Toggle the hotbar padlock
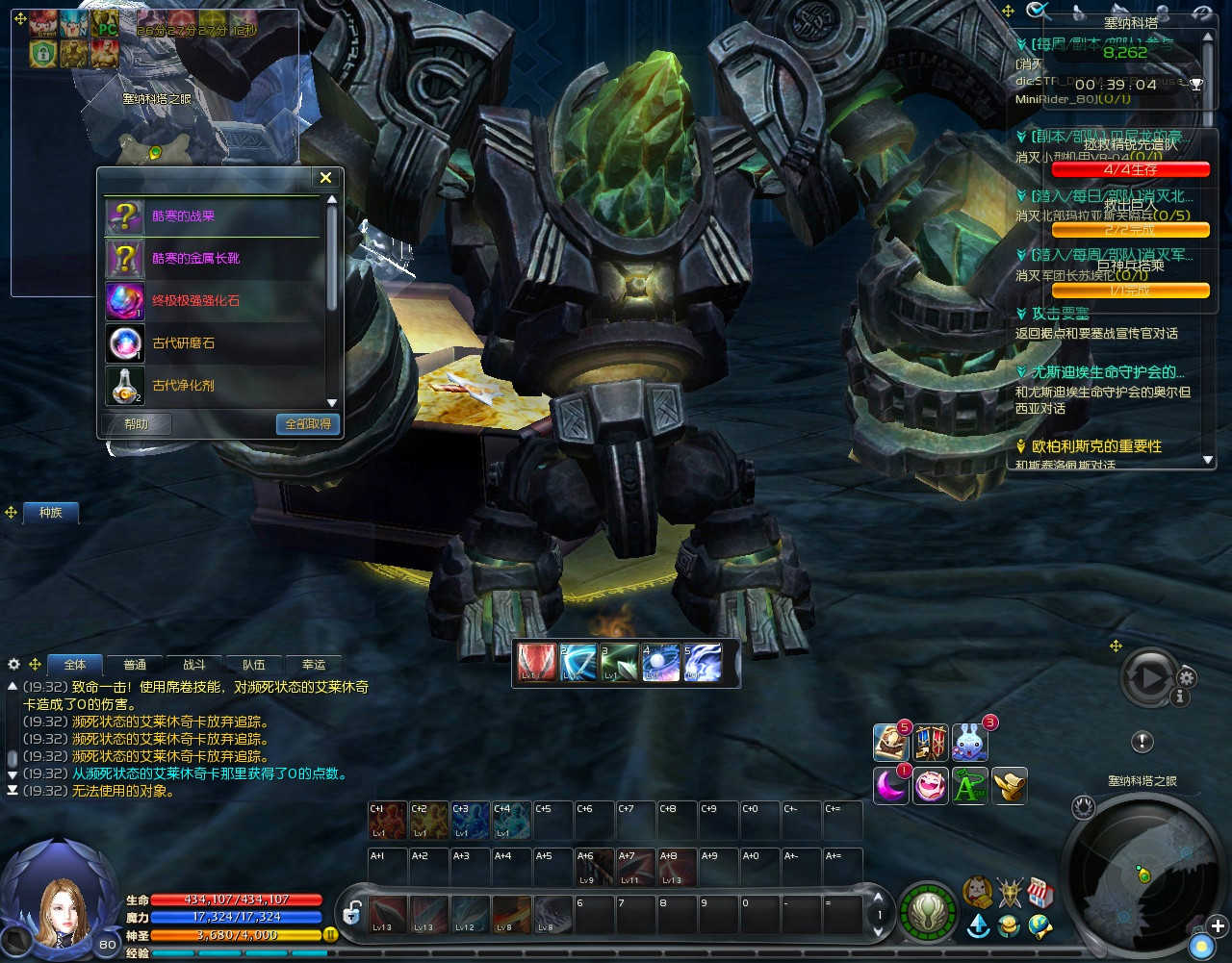 coord(352,913)
